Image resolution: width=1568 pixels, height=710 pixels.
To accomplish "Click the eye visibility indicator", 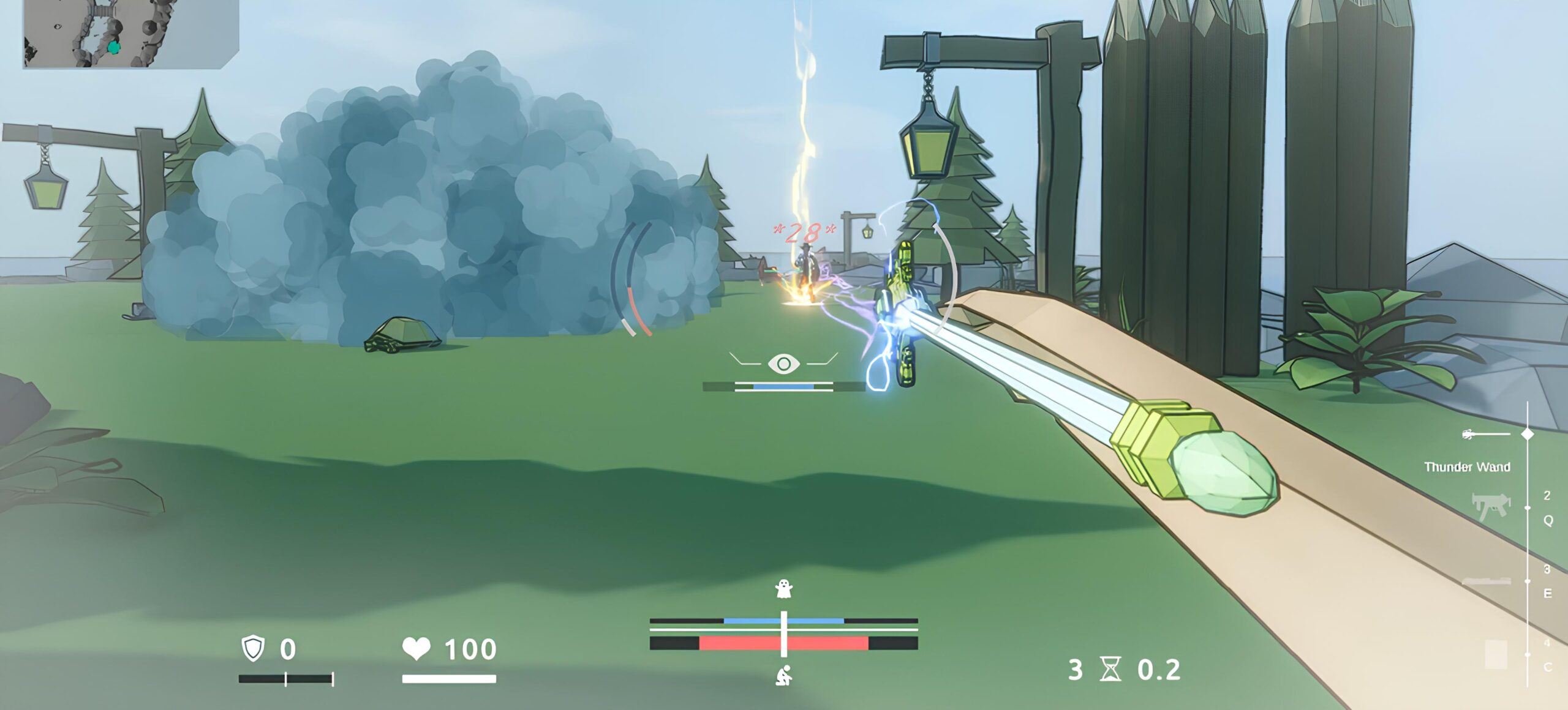I will point(783,364).
